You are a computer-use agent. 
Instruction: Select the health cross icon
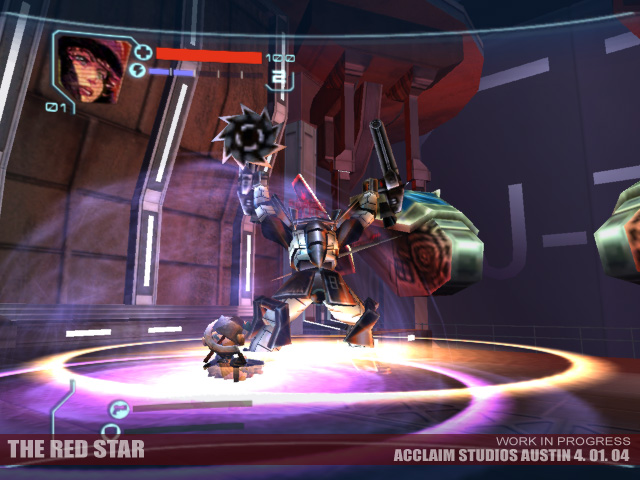(142, 52)
